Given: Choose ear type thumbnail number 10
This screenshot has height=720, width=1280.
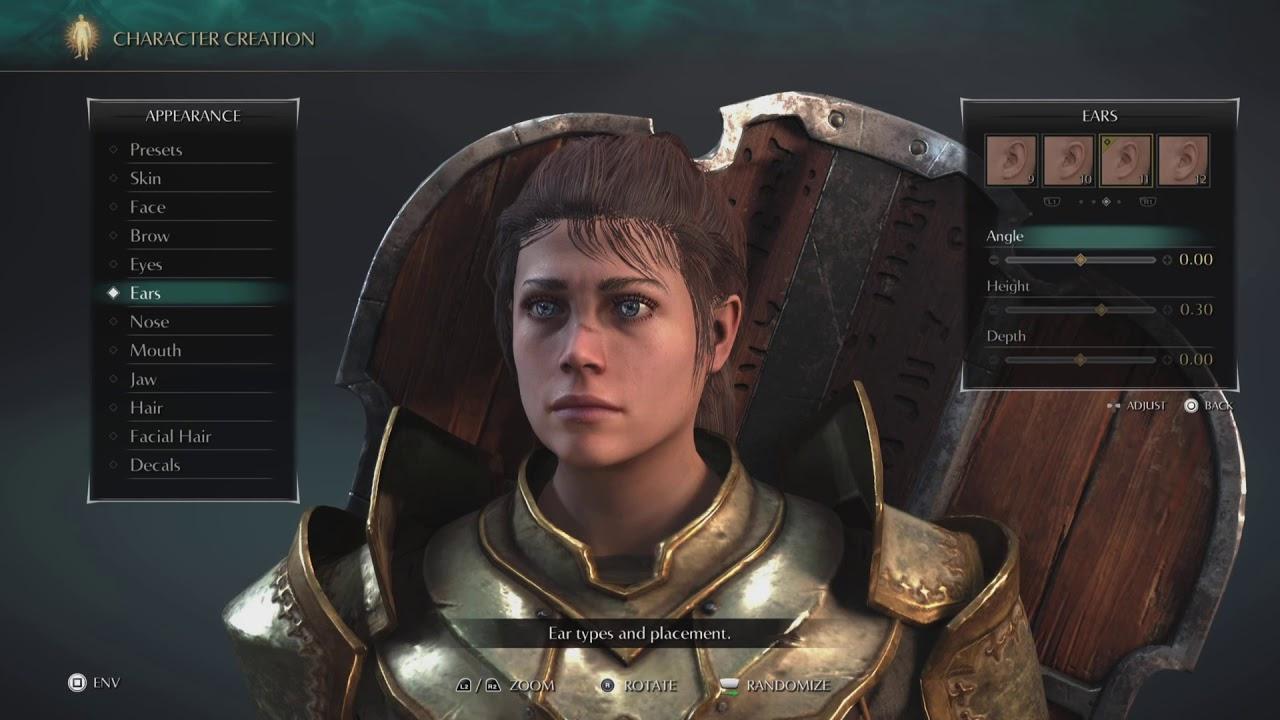Looking at the screenshot, I should pos(1068,161).
